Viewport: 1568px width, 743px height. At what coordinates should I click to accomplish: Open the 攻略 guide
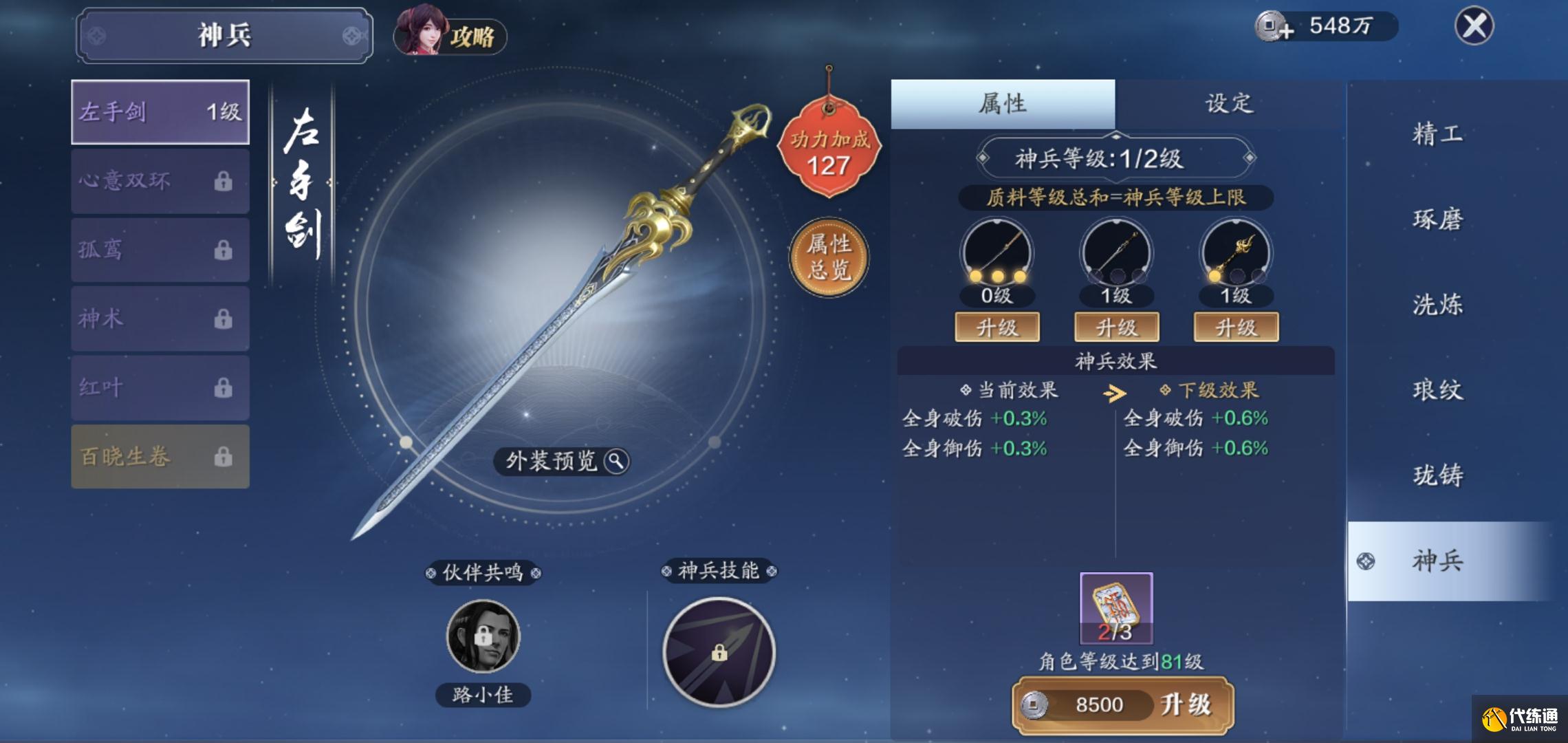point(450,33)
